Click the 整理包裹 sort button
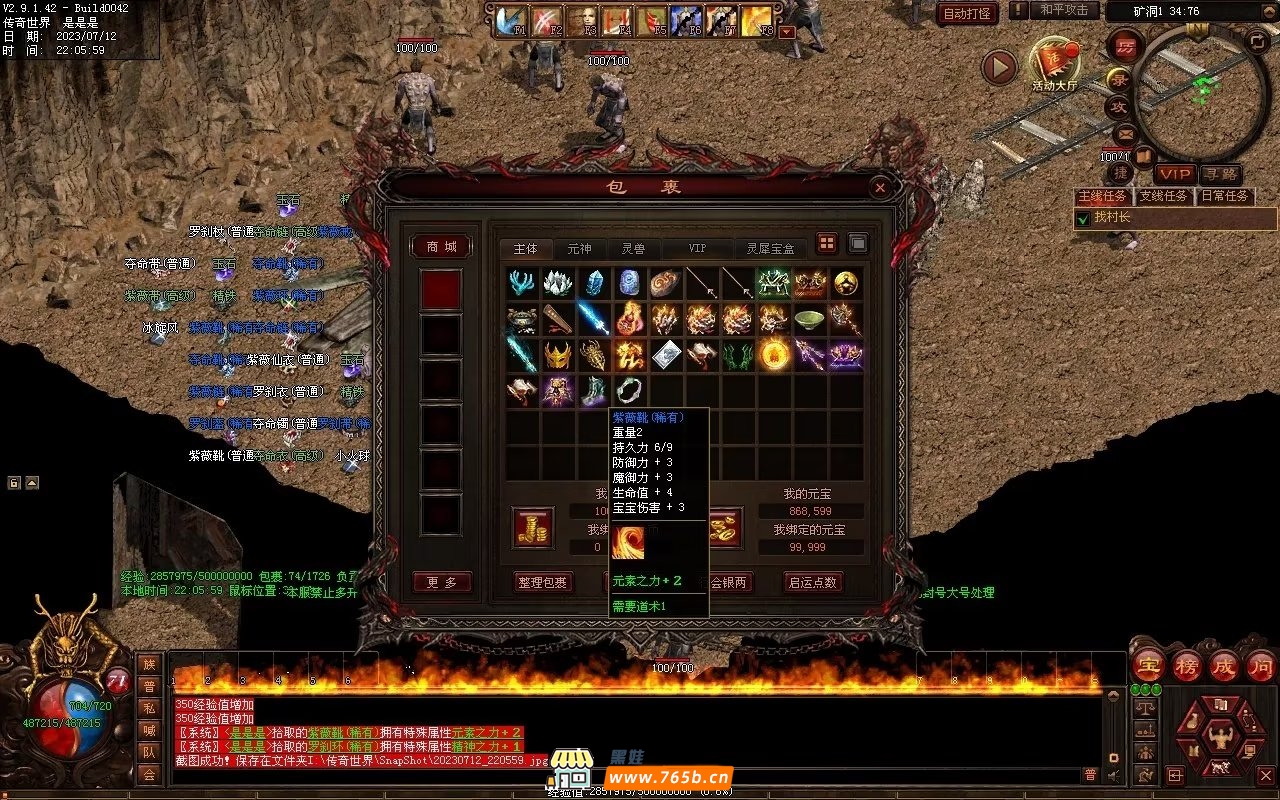Screen dimensions: 1280x800 pyautogui.click(x=542, y=582)
